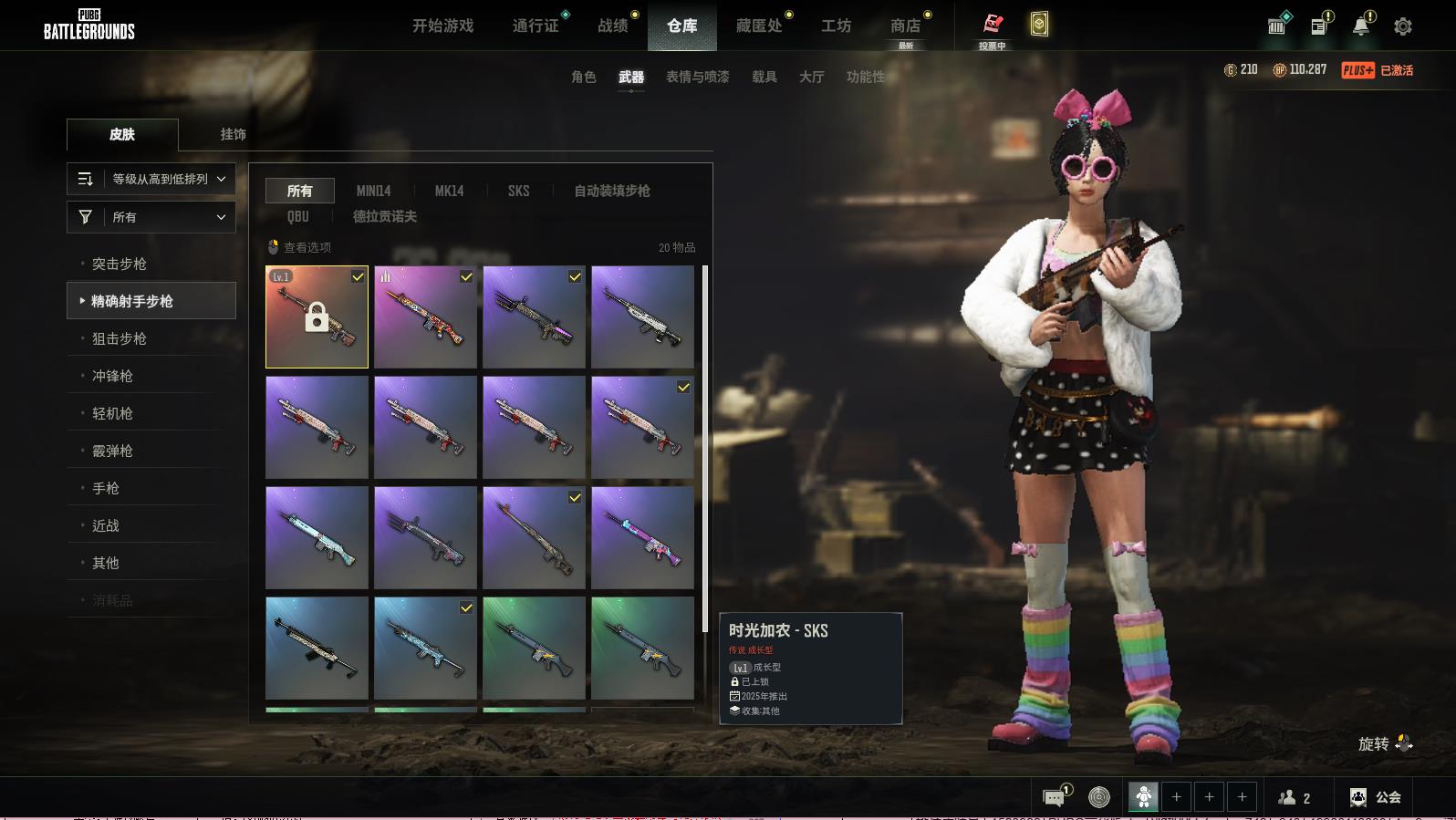
Task: Open the settings gear icon
Action: pos(1402,26)
